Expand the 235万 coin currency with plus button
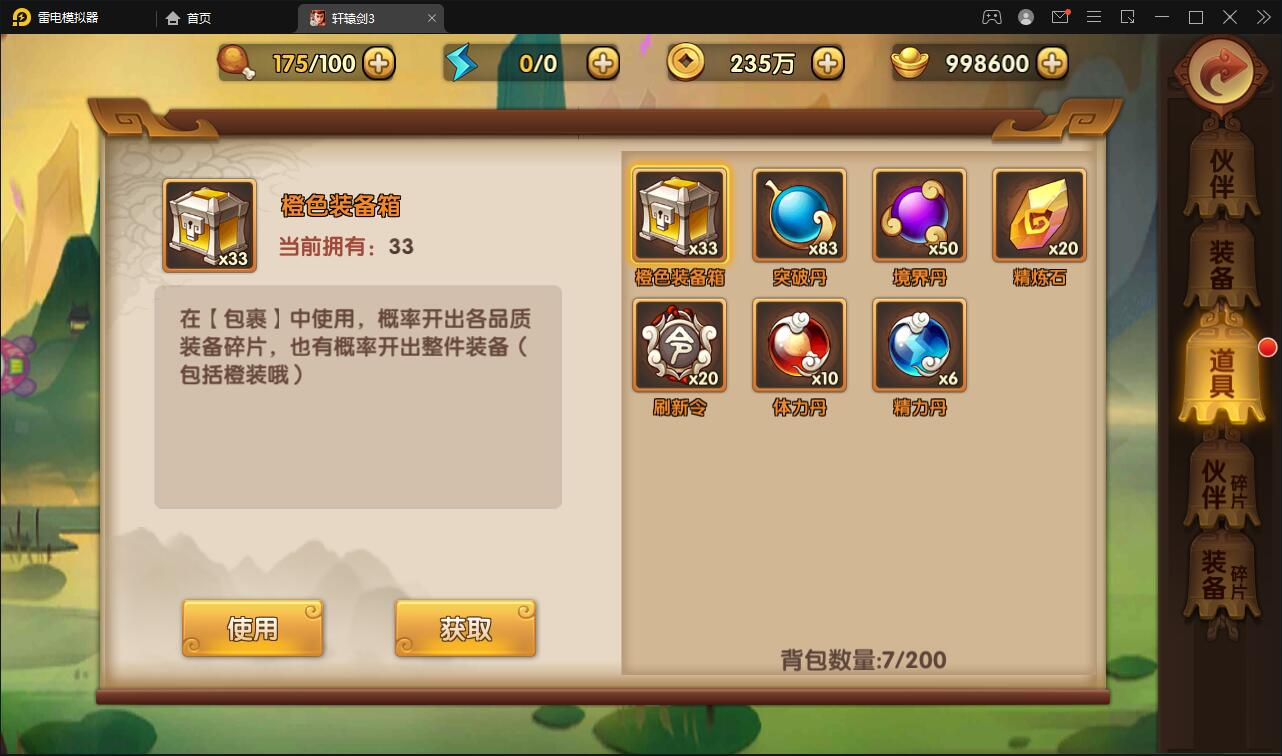 click(x=826, y=62)
